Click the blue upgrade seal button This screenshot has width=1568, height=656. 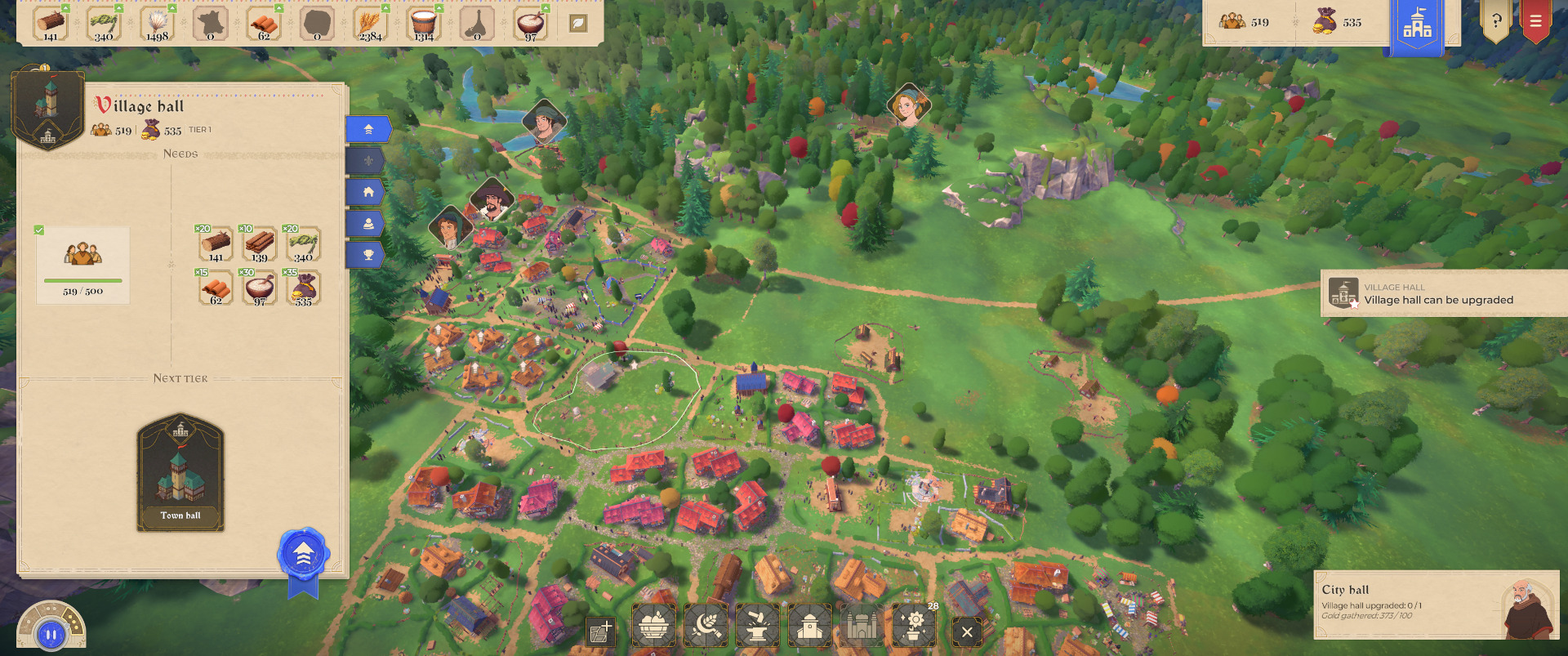[x=303, y=555]
